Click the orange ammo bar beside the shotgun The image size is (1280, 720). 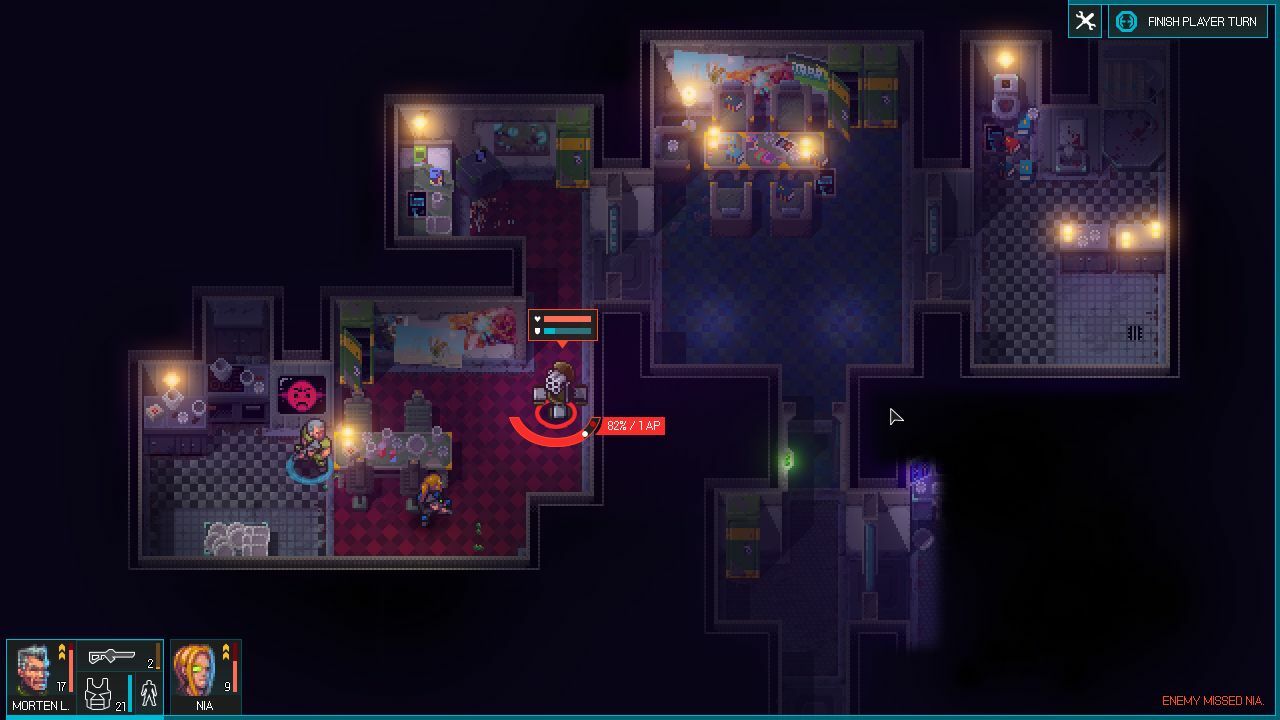[158, 656]
